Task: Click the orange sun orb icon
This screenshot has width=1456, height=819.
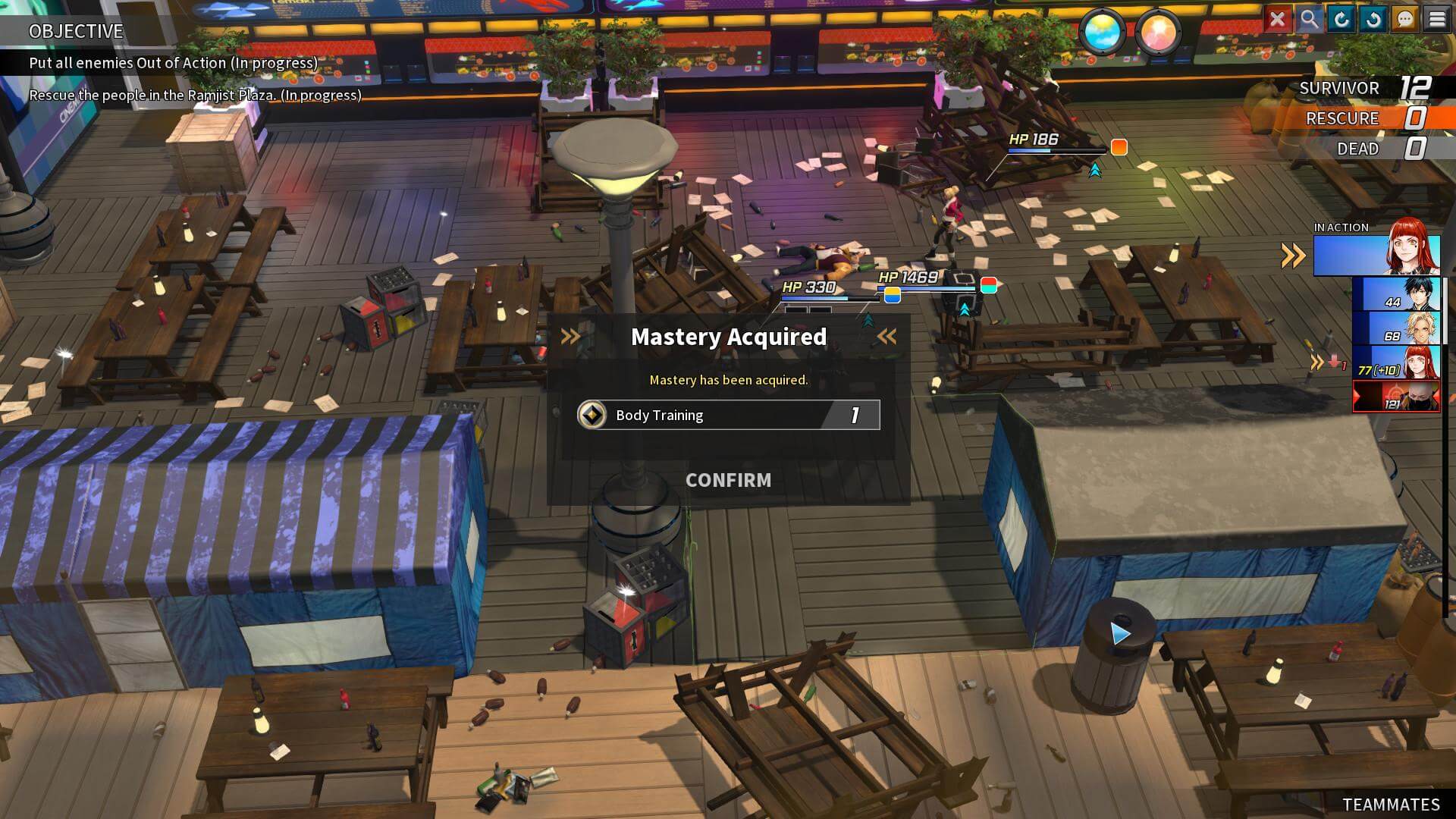Action: (x=1158, y=33)
